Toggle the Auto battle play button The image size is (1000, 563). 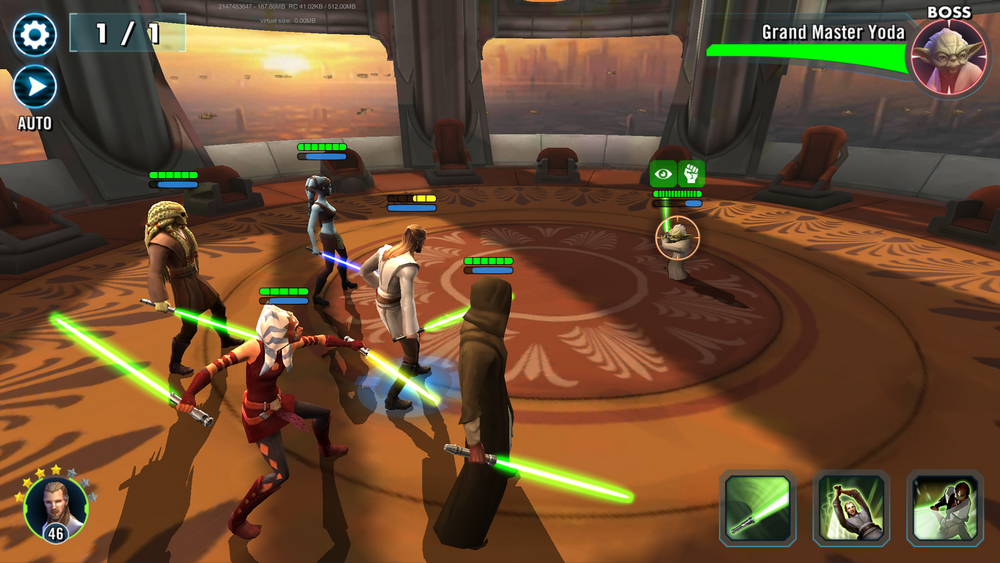click(35, 87)
